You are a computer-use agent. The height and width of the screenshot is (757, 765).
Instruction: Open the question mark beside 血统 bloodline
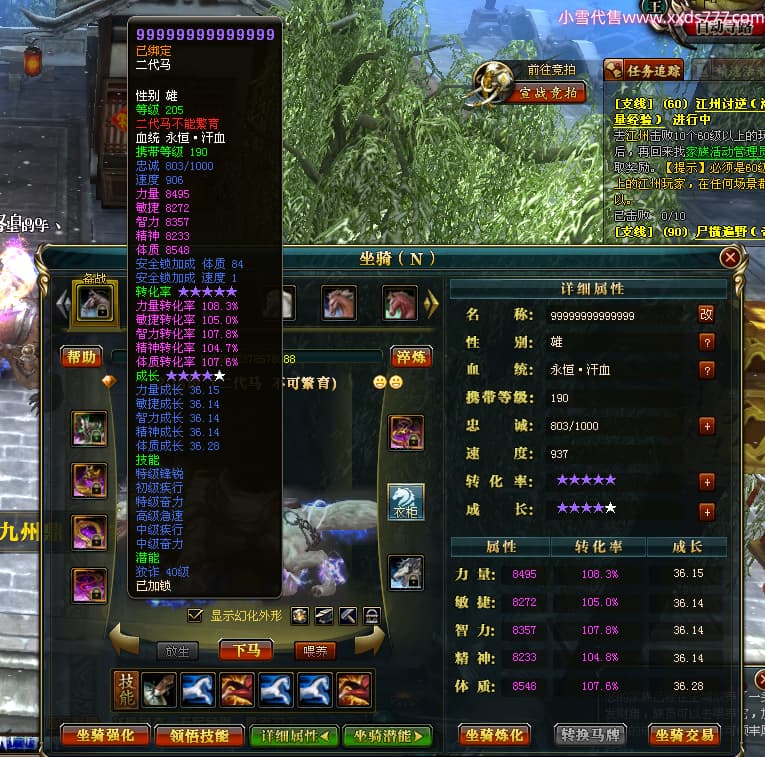click(x=707, y=370)
